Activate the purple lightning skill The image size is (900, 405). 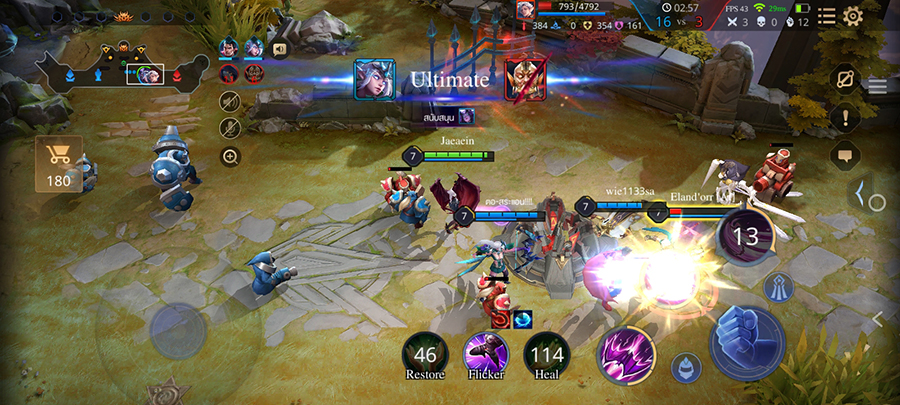626,355
